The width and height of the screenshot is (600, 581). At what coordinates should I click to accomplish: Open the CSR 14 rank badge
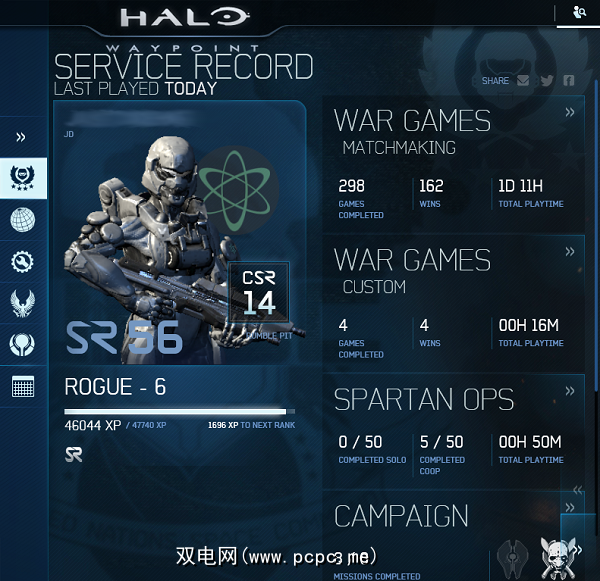point(259,291)
